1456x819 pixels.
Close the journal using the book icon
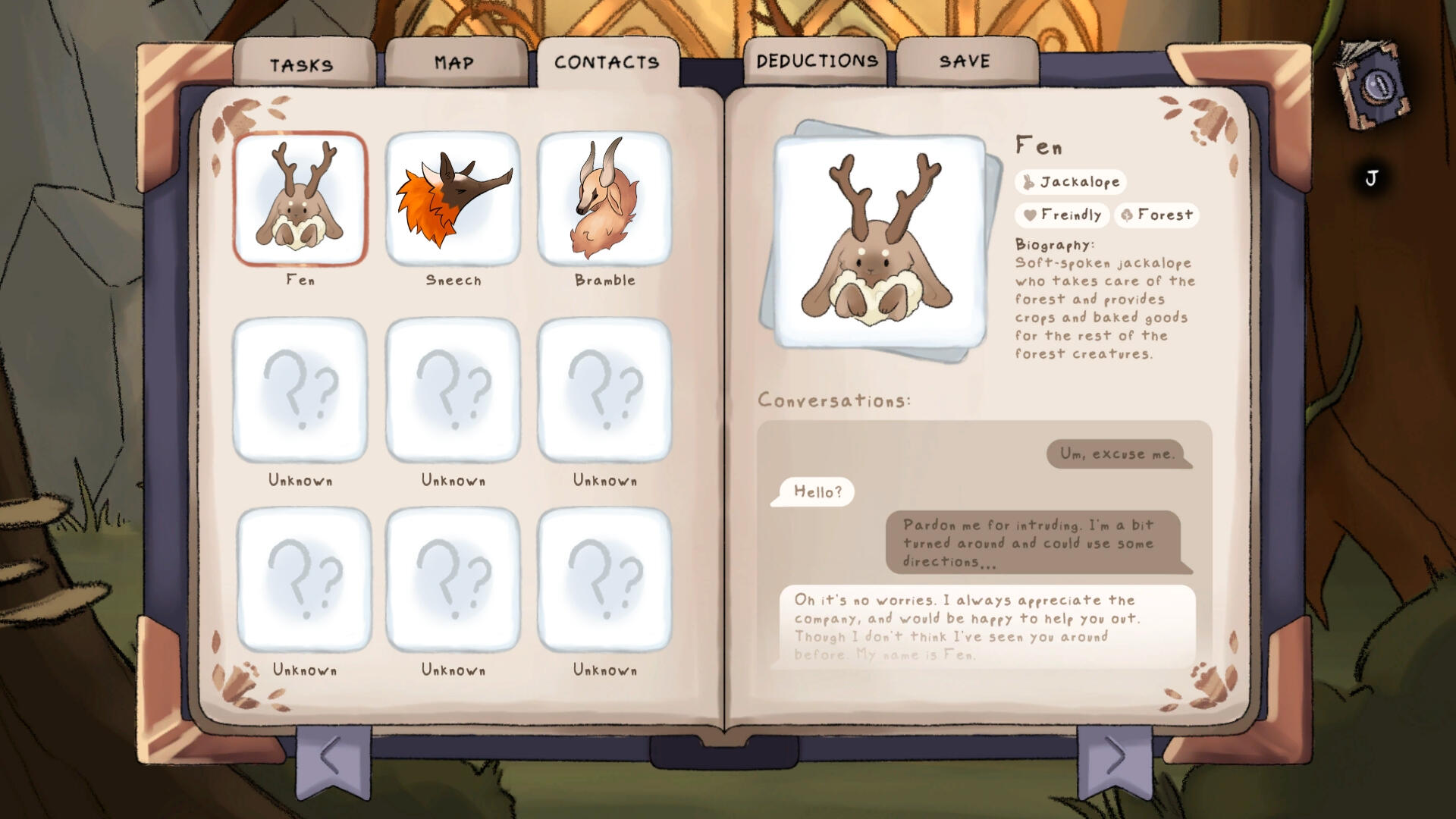1374,86
